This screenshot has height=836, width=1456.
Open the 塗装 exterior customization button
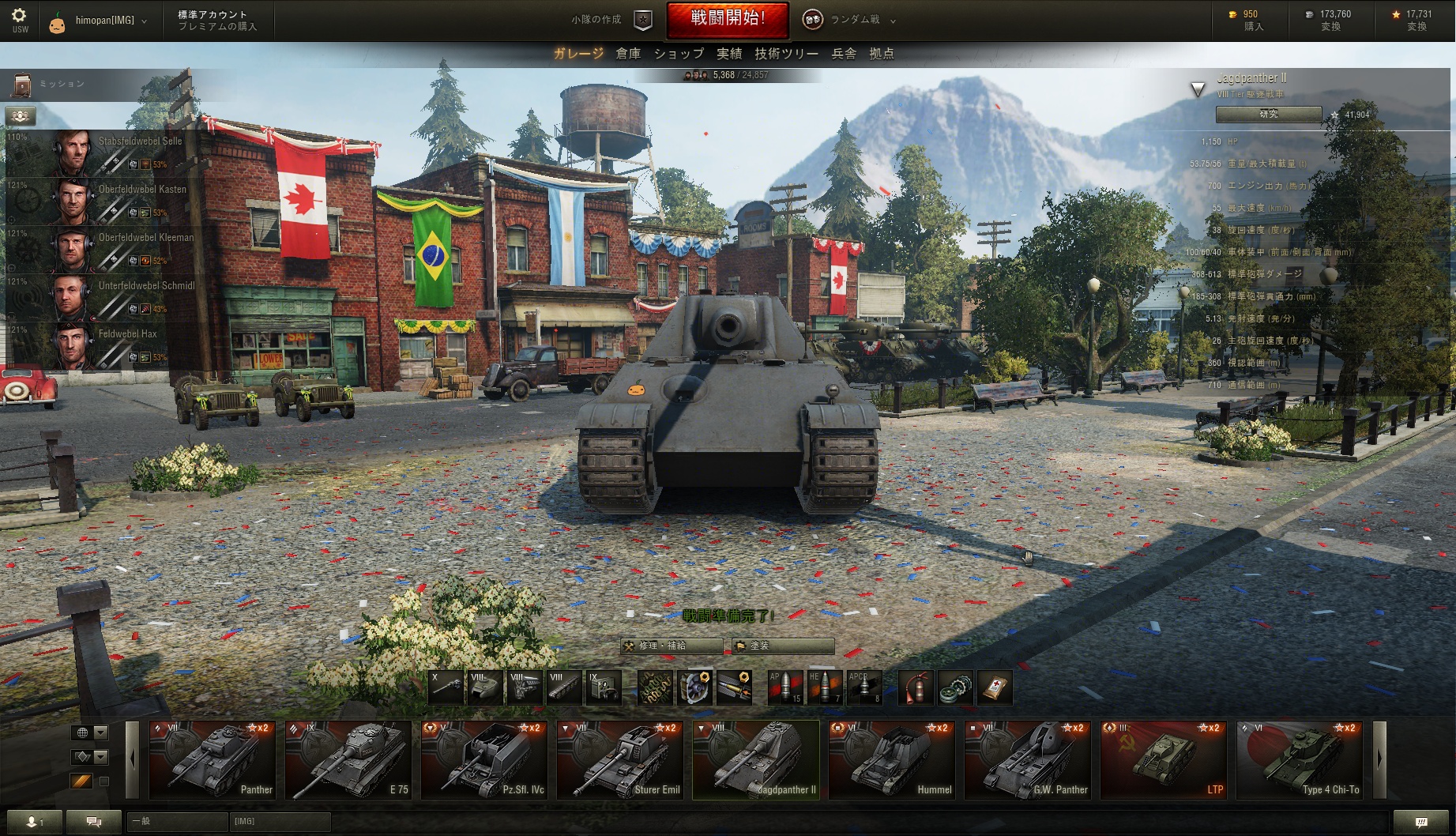coord(782,646)
